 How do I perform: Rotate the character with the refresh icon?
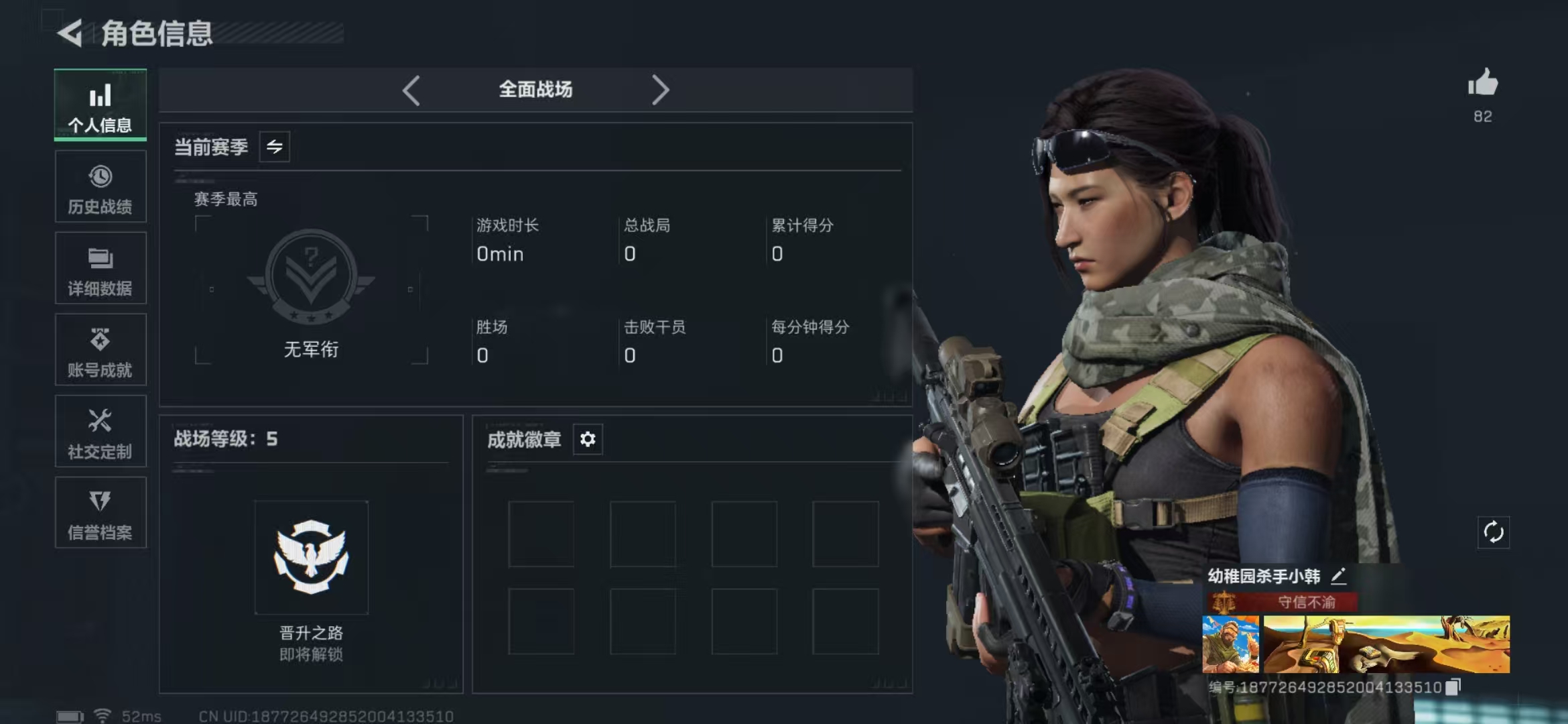point(1494,533)
